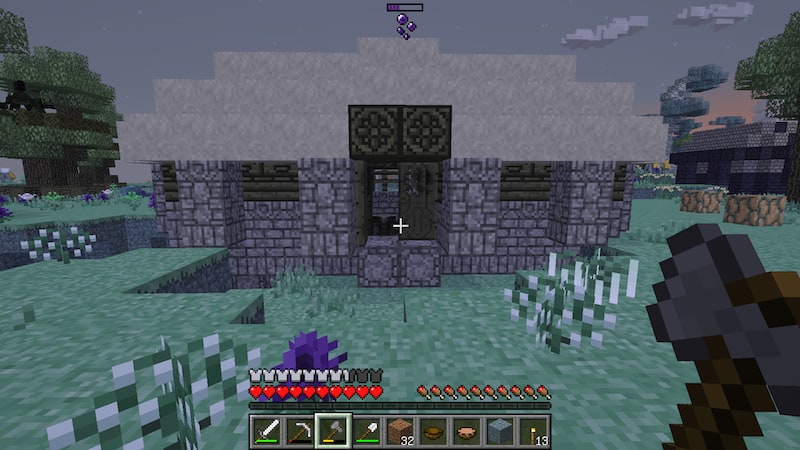The width and height of the screenshot is (800, 450).
Task: Choose the stone axe hotbar slot
Action: pos(333,430)
